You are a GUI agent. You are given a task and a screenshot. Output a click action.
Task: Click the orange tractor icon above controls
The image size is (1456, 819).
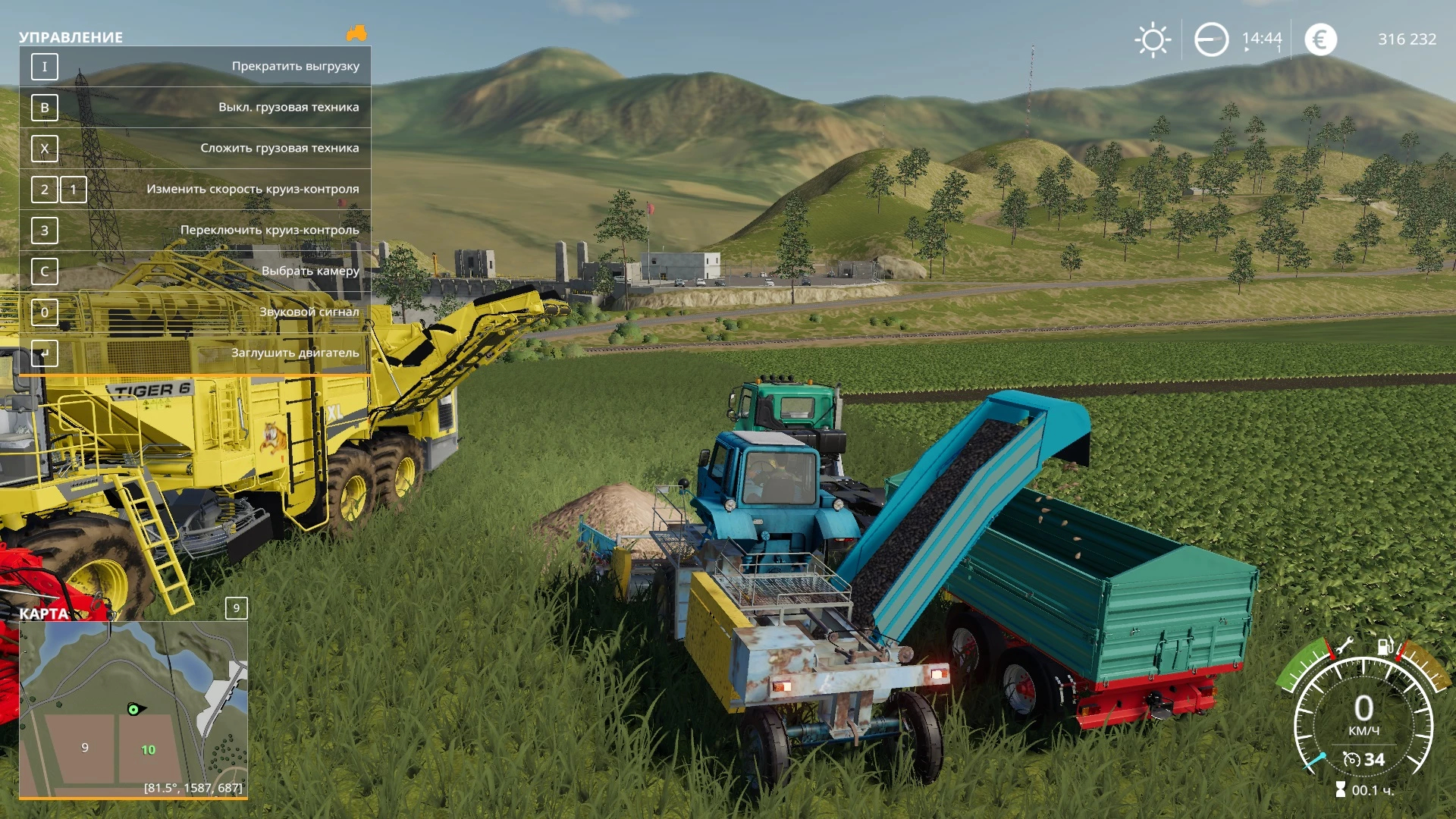356,33
